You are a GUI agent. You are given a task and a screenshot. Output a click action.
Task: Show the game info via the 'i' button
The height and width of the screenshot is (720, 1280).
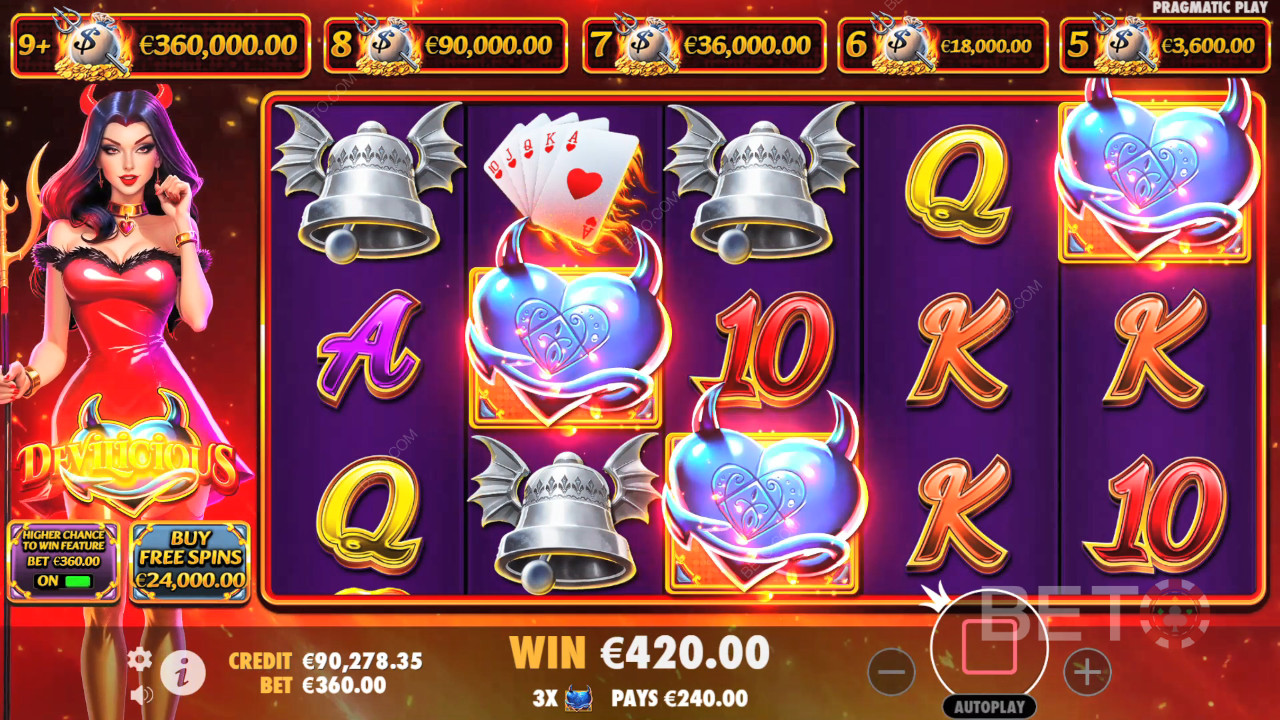coord(182,670)
